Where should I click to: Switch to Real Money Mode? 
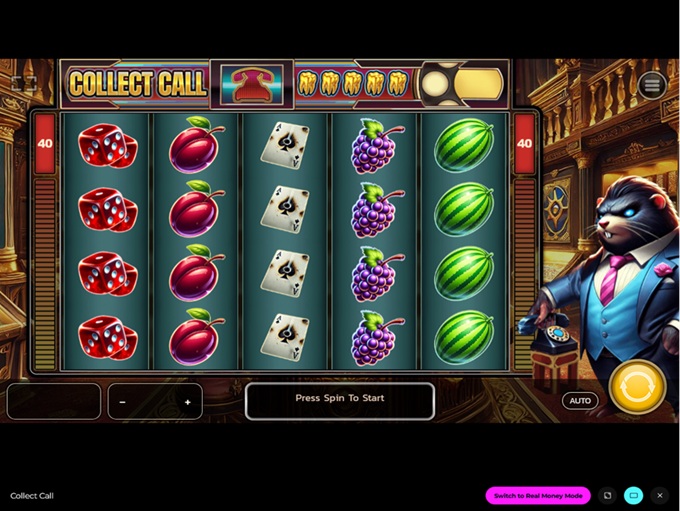coord(538,496)
